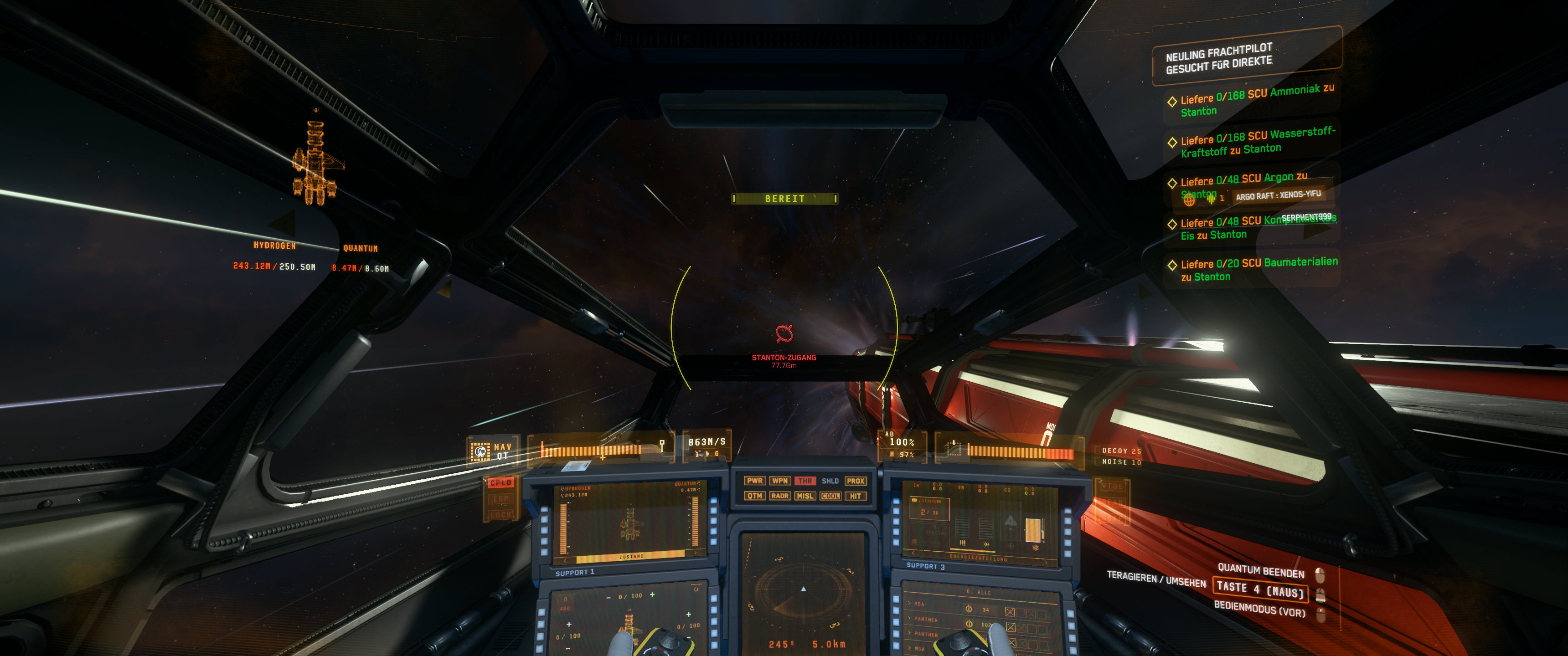The height and width of the screenshot is (656, 1568).
Task: Toggle the CPLD indicator button
Action: pyautogui.click(x=500, y=482)
